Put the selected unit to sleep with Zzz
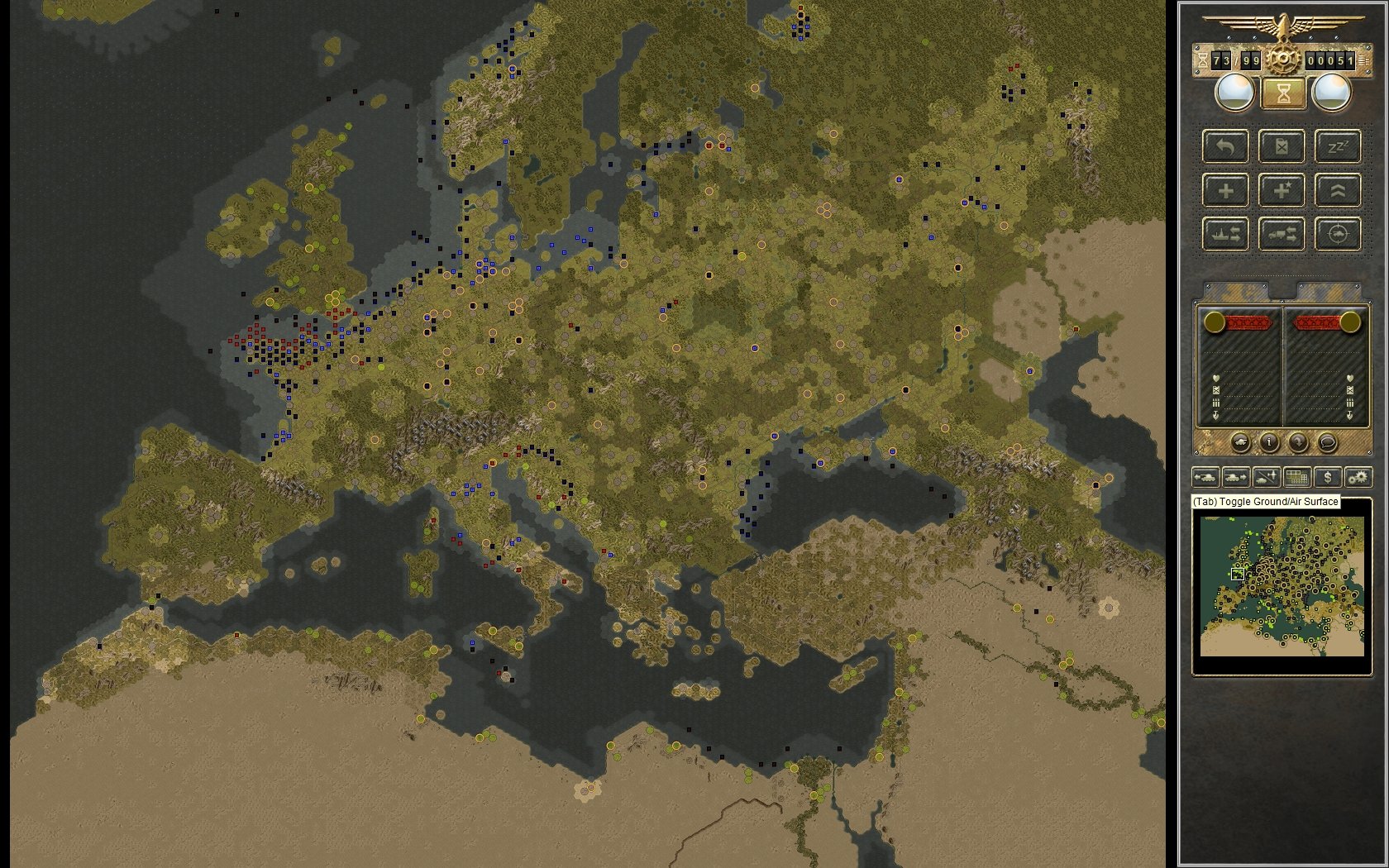The height and width of the screenshot is (868, 1389). tap(1339, 146)
